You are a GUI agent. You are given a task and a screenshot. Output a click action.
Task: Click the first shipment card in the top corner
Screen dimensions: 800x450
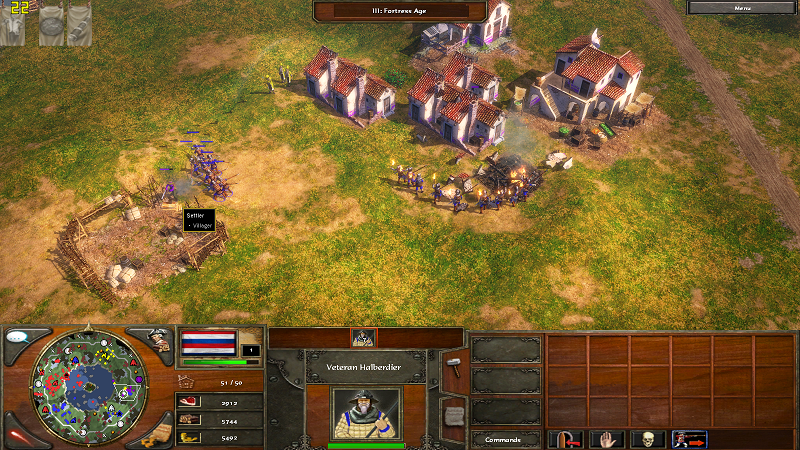12,24
